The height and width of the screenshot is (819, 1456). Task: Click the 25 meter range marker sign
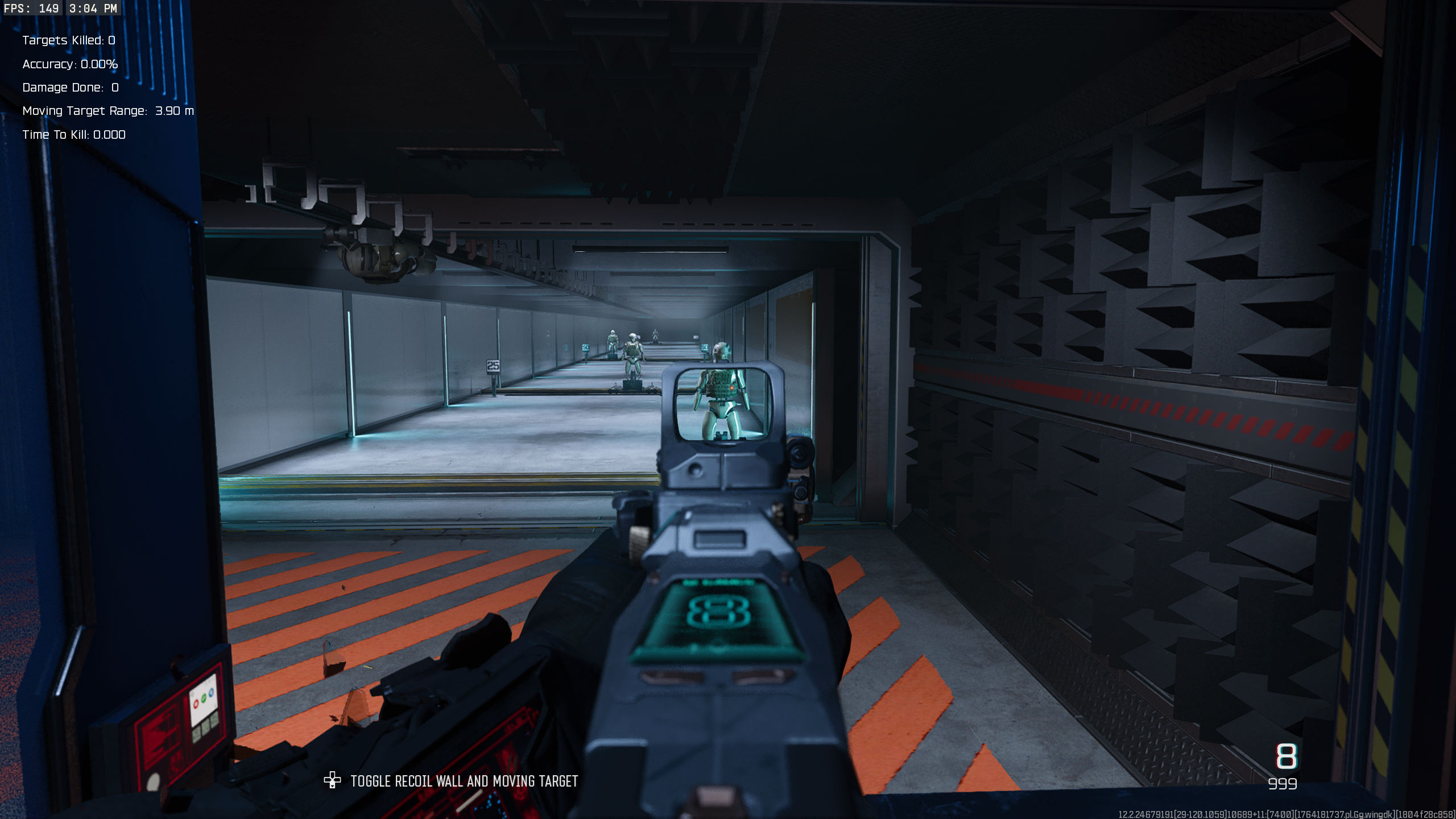point(493,366)
